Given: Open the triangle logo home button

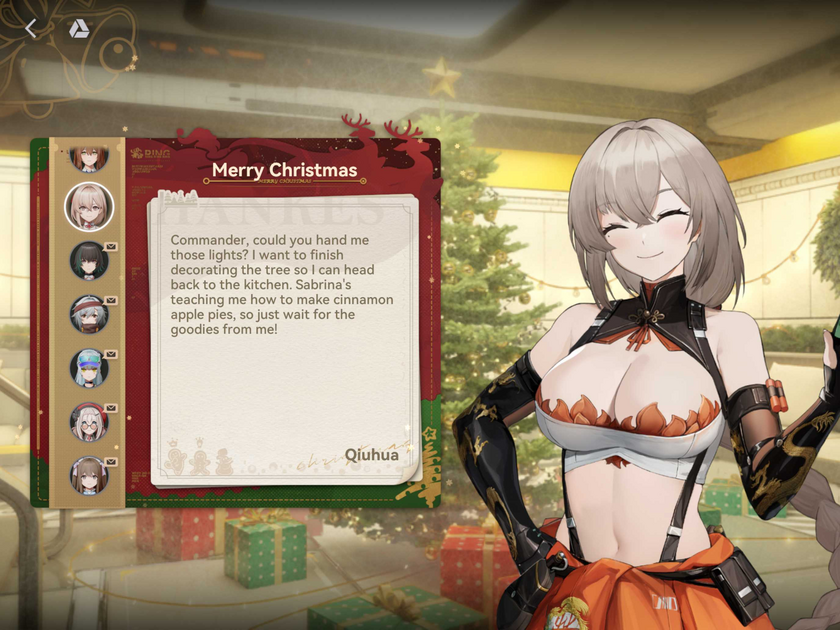Looking at the screenshot, I should (x=79, y=29).
